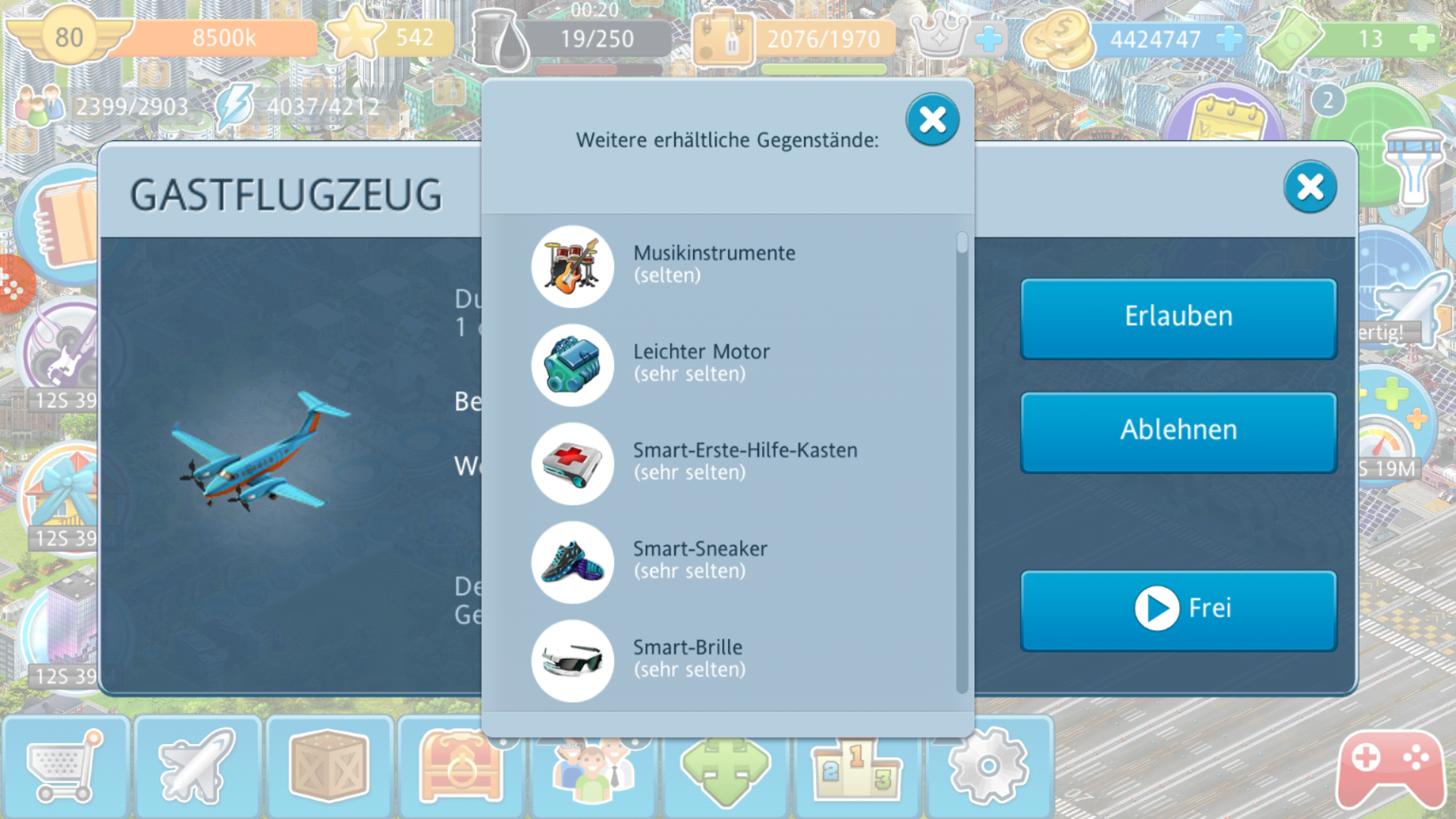Decline with the Ablehnen button

pyautogui.click(x=1178, y=431)
